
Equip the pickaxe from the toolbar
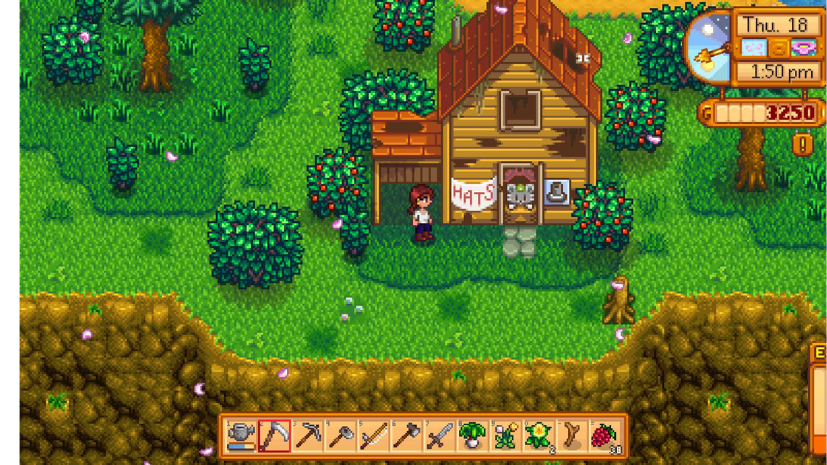pos(307,435)
